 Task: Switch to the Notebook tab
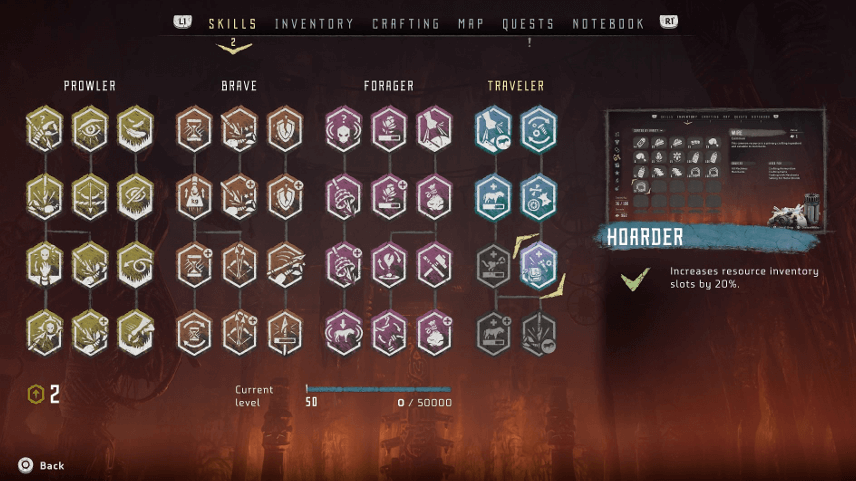click(608, 24)
